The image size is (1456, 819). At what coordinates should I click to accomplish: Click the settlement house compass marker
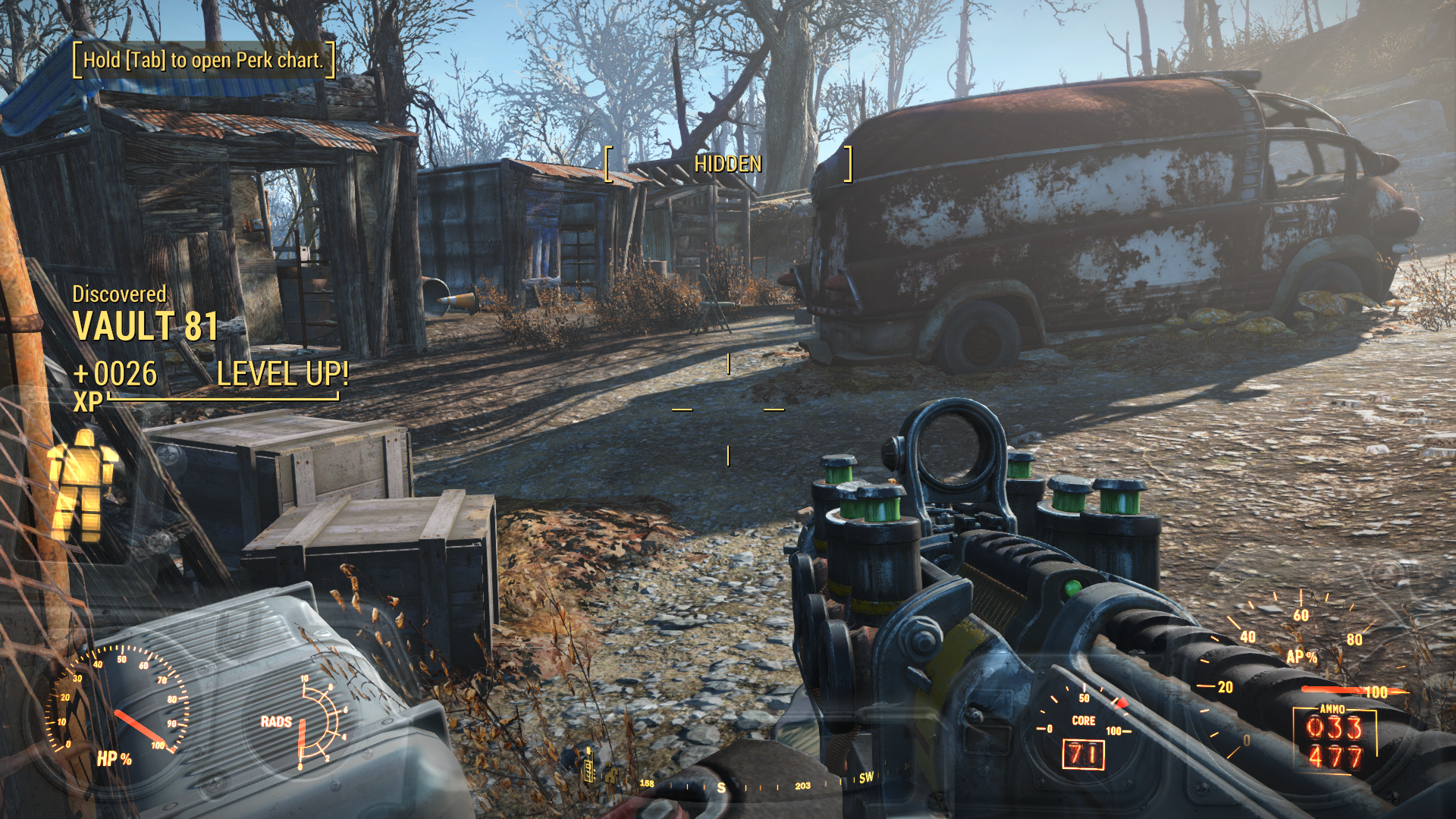point(611,775)
